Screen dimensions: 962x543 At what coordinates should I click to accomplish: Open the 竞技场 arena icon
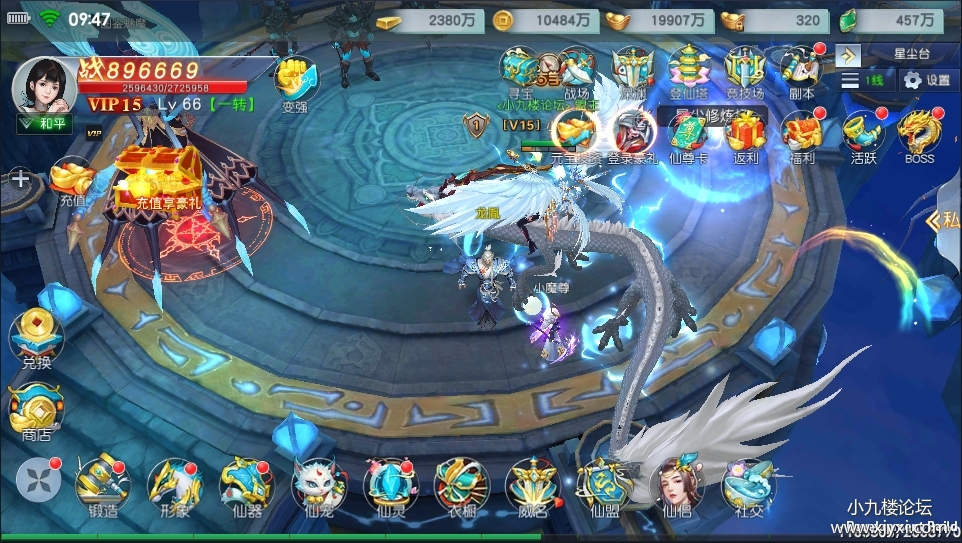click(745, 70)
